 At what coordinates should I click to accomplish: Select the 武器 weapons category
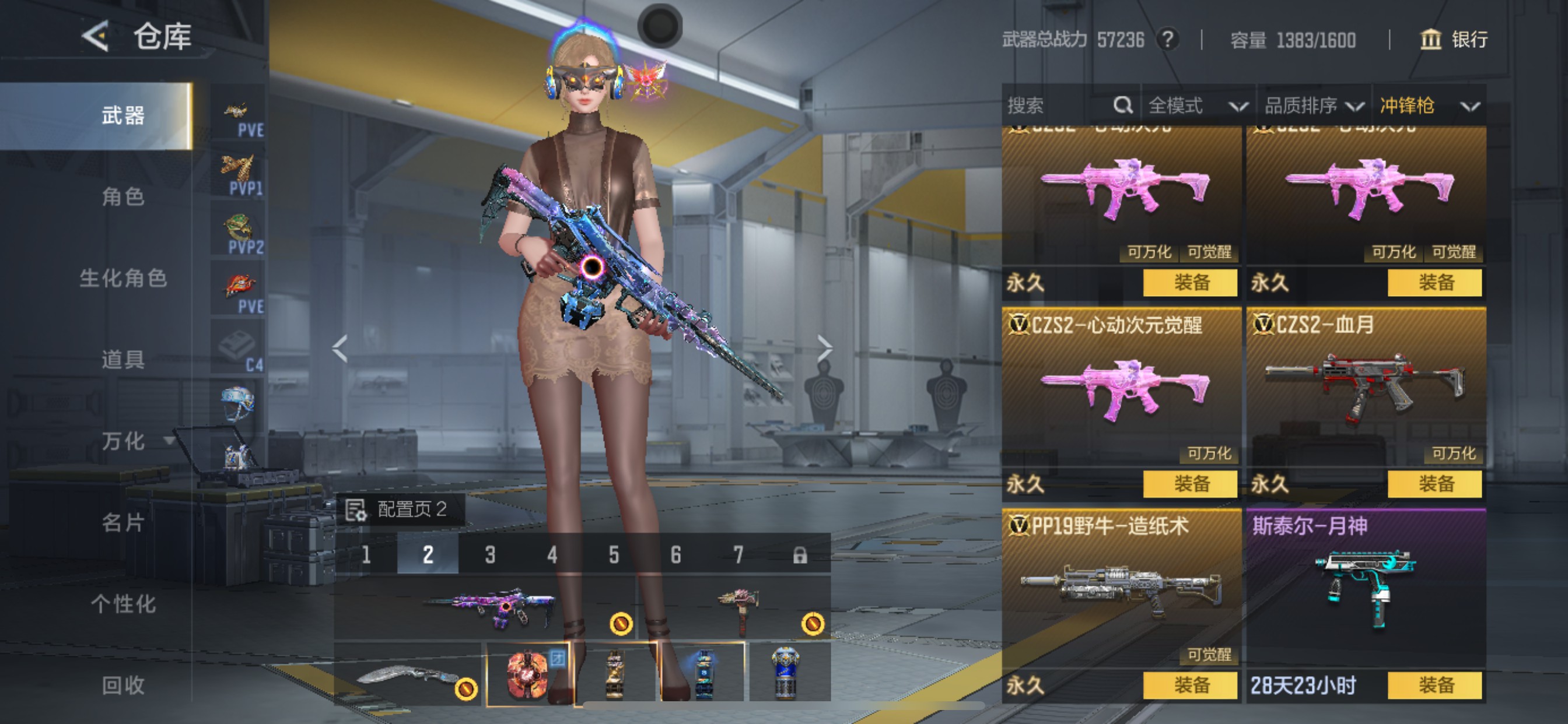pos(123,115)
